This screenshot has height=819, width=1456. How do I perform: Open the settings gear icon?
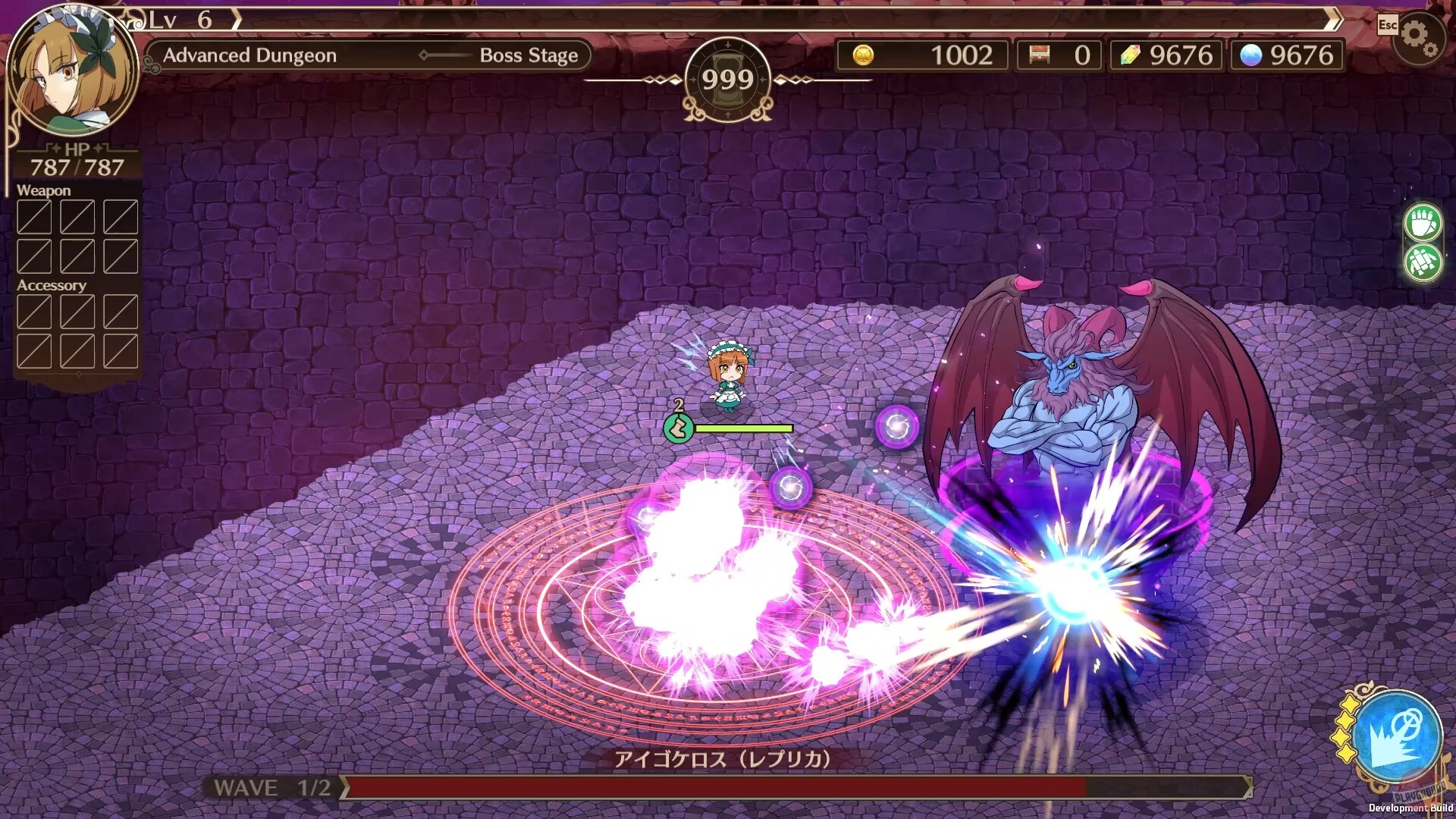click(1420, 32)
